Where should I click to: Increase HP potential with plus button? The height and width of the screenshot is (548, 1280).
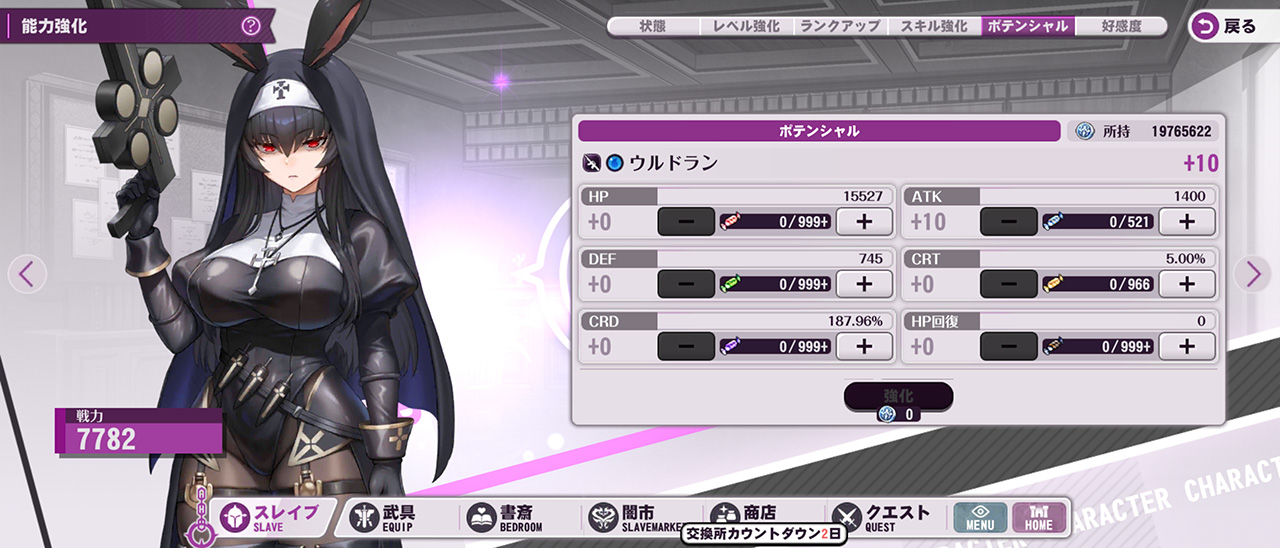pyautogui.click(x=864, y=222)
